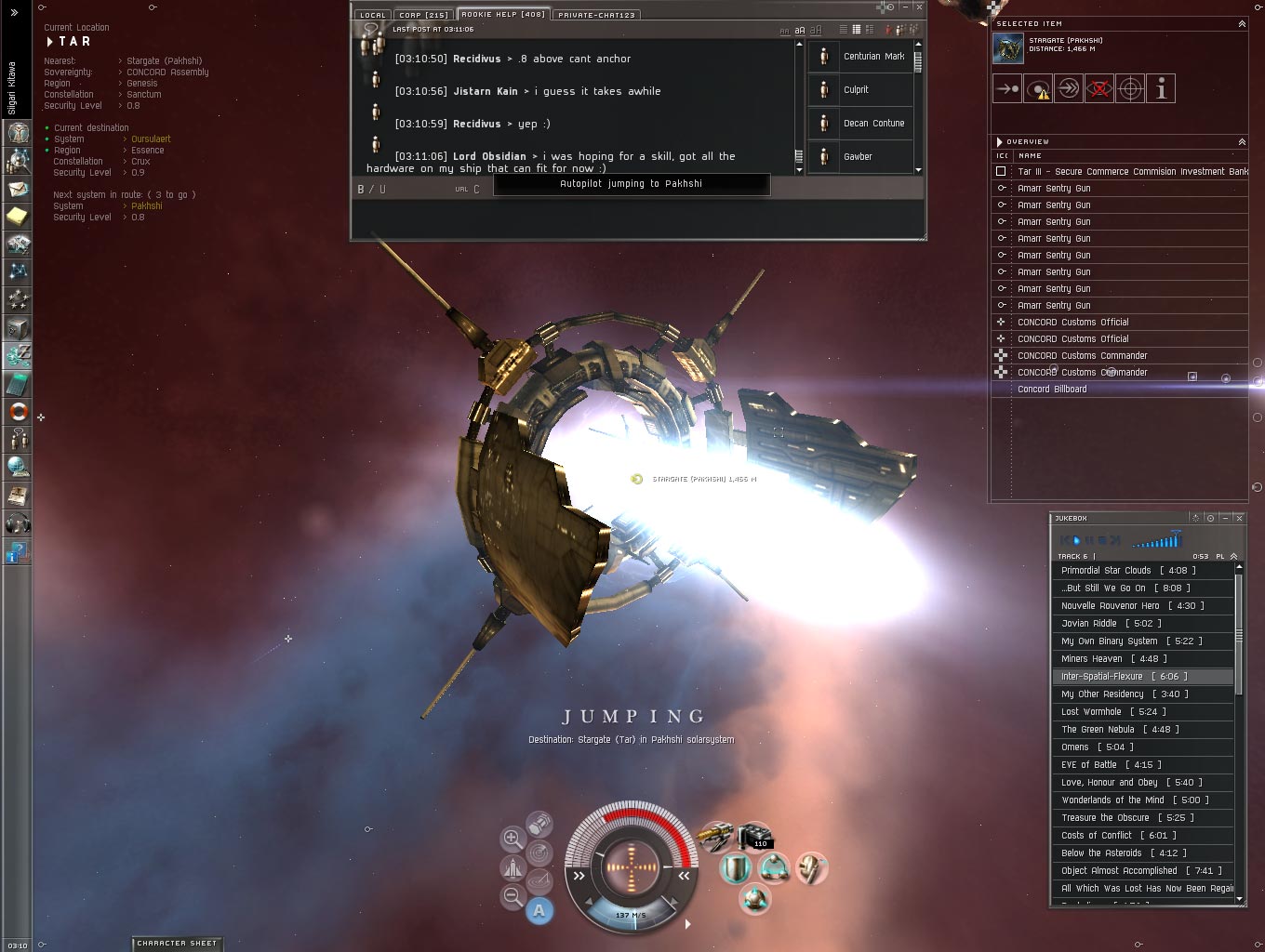
Task: Open the Private-Chat123 tab
Action: pos(596,15)
